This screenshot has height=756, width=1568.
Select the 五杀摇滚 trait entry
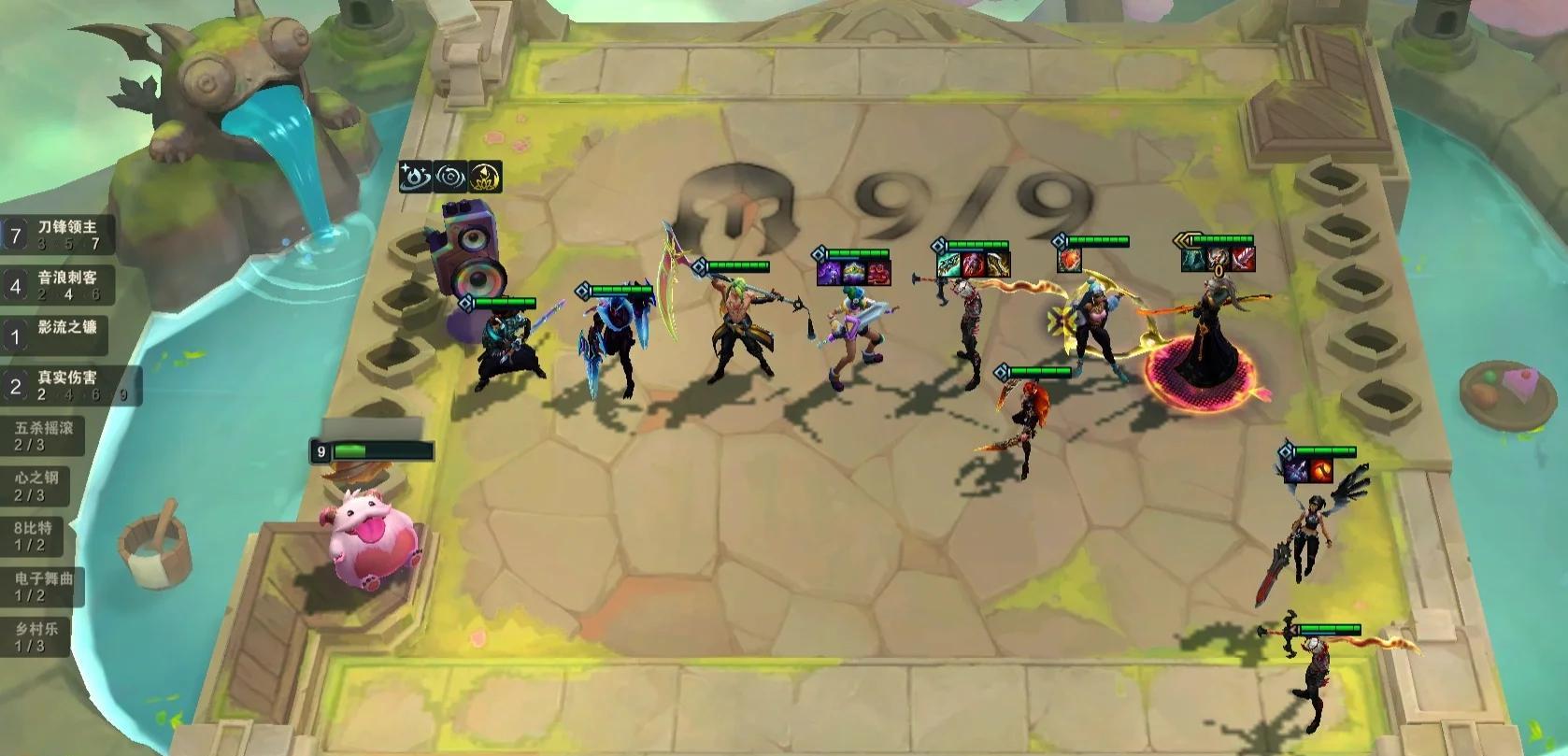43,435
